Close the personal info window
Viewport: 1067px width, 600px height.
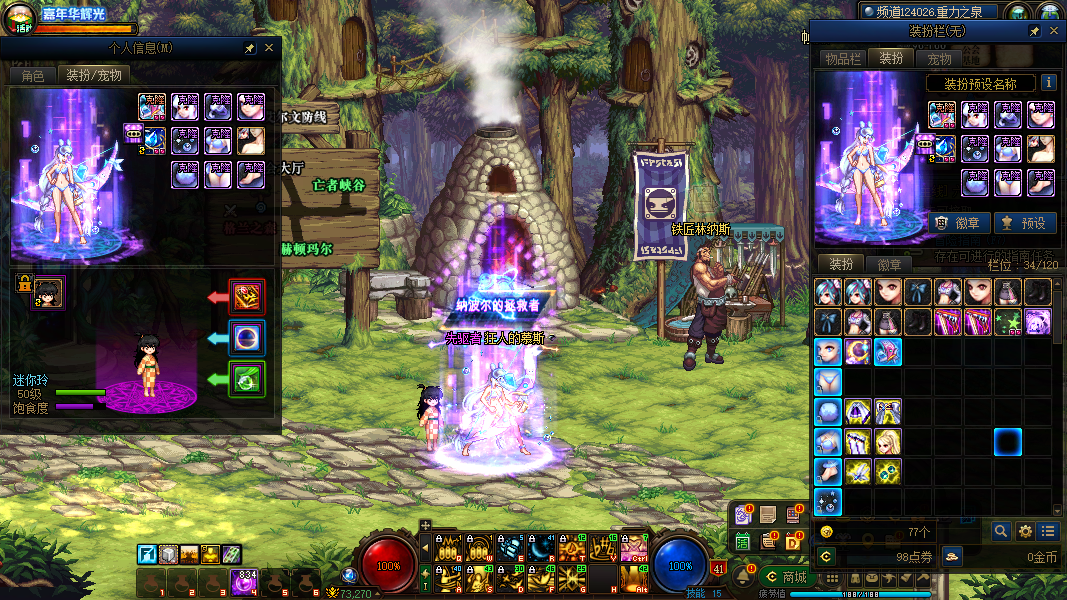coord(269,48)
